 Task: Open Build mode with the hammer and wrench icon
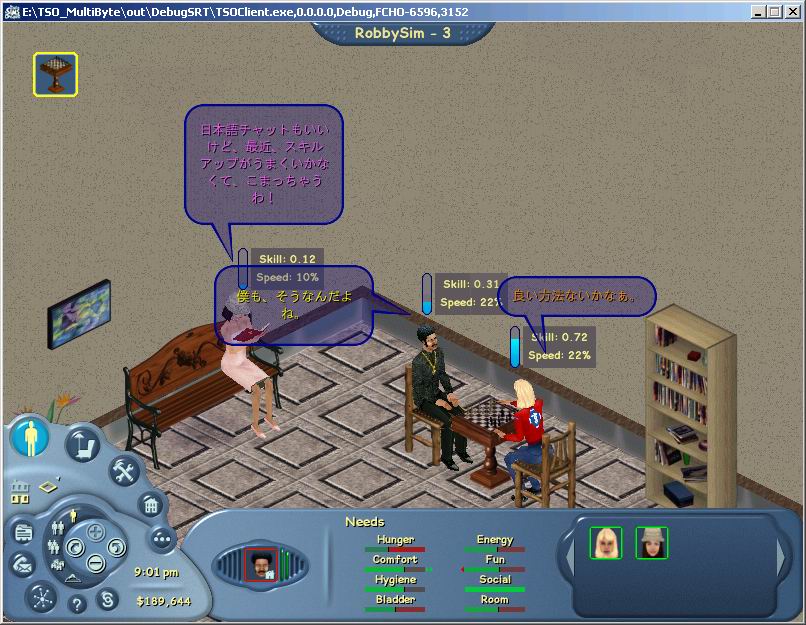[x=123, y=469]
